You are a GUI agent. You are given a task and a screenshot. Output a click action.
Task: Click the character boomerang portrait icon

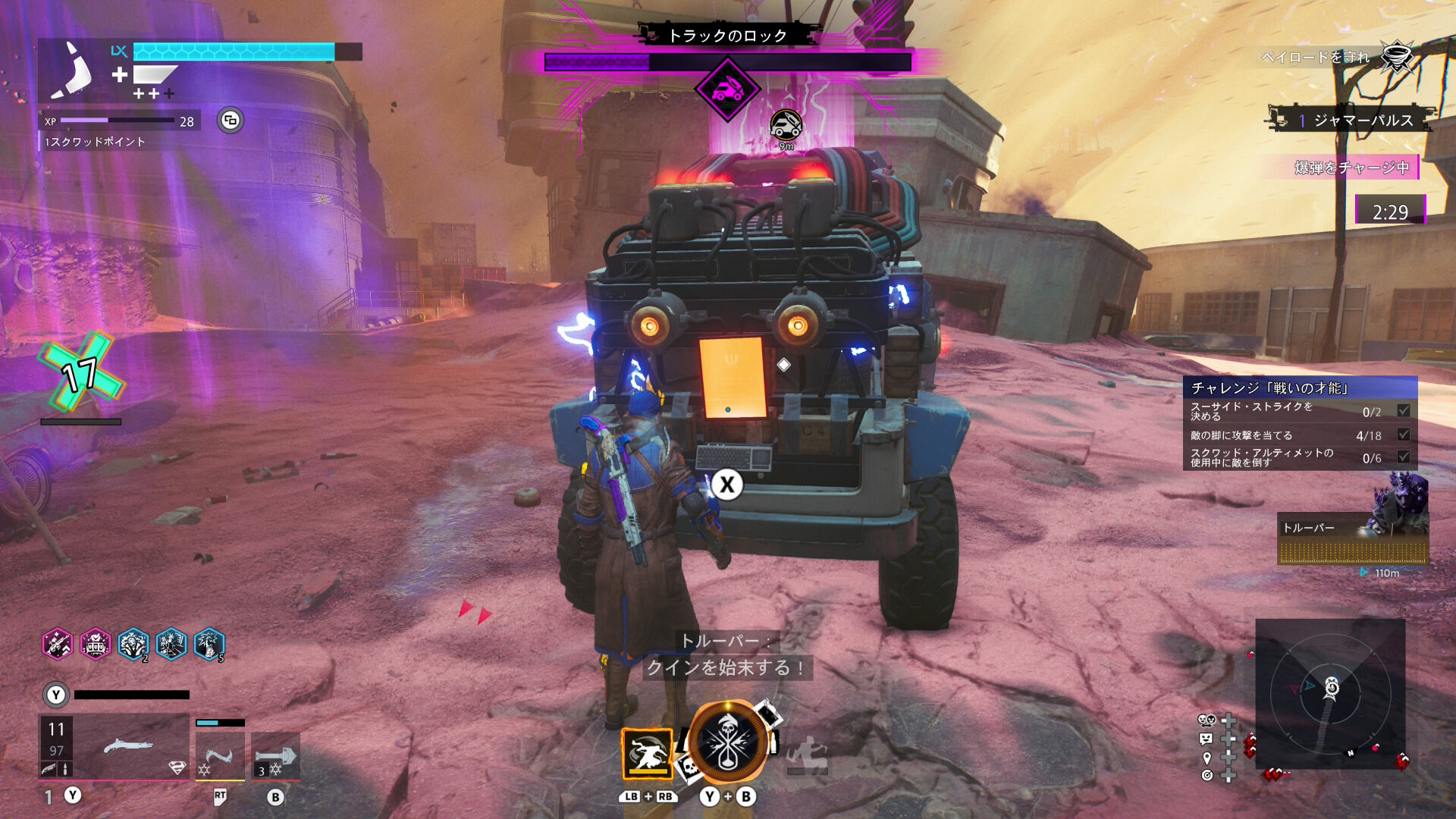(x=73, y=71)
